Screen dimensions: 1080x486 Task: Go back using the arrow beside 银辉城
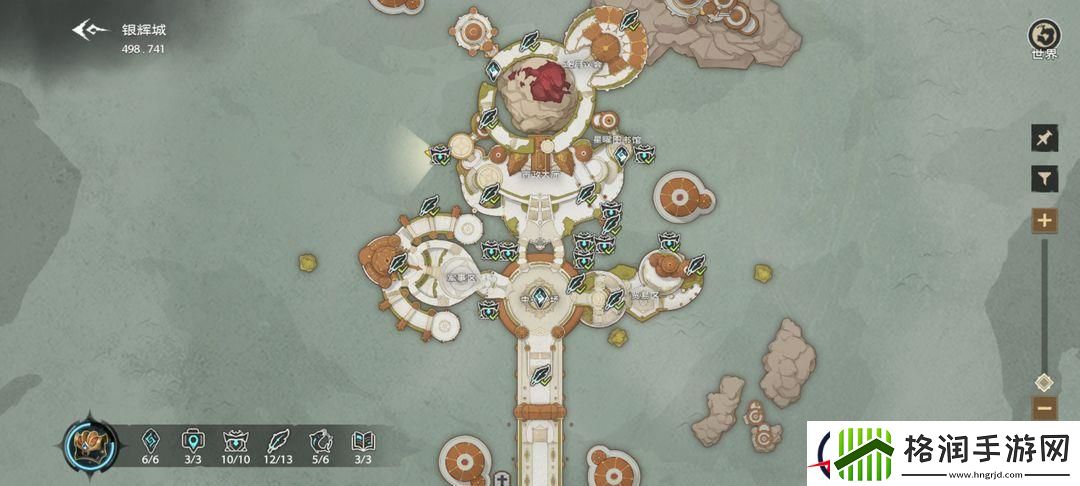[x=91, y=29]
